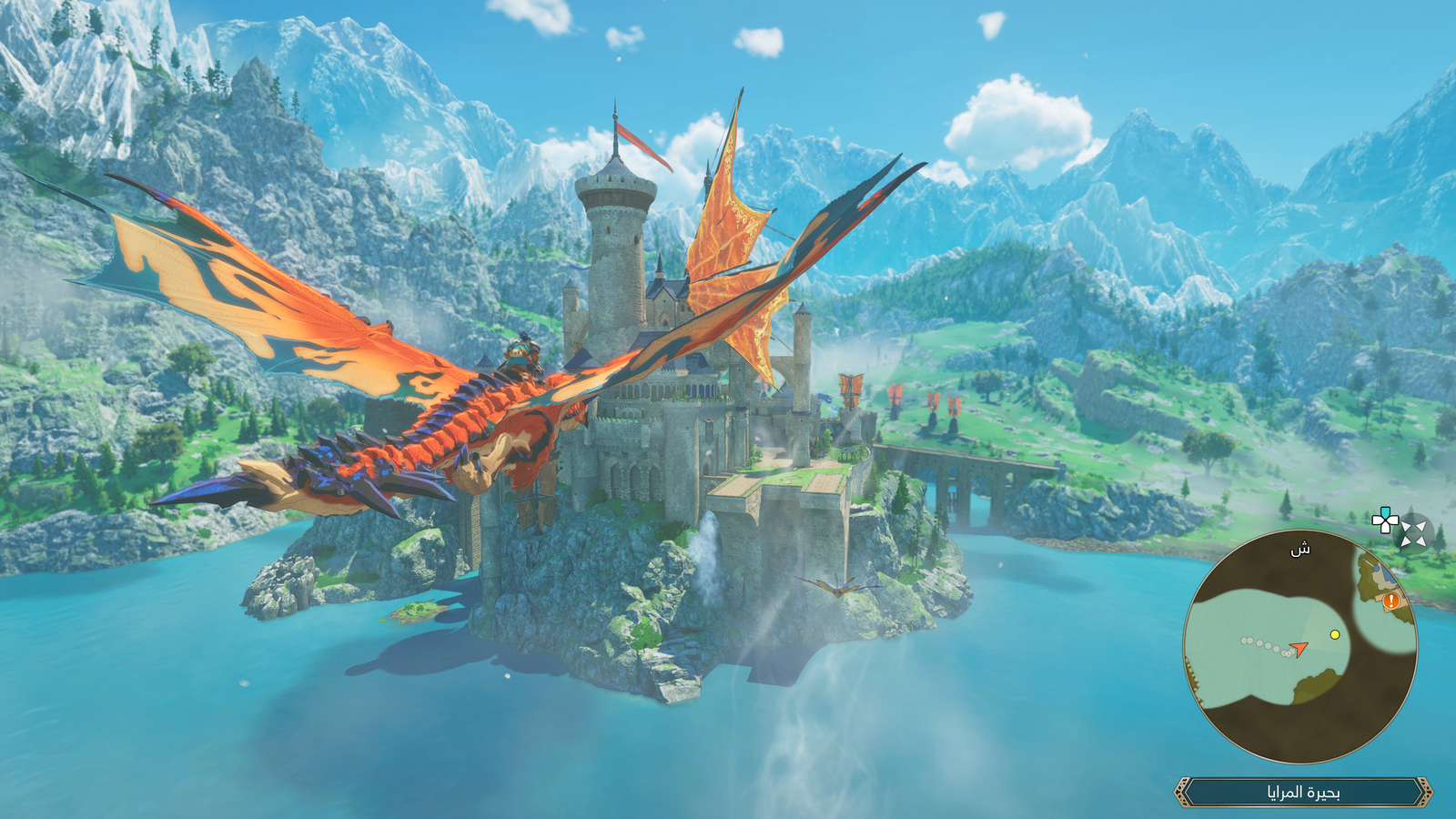
Task: Click the yellow objective dot on the minimap
Action: tap(1335, 634)
